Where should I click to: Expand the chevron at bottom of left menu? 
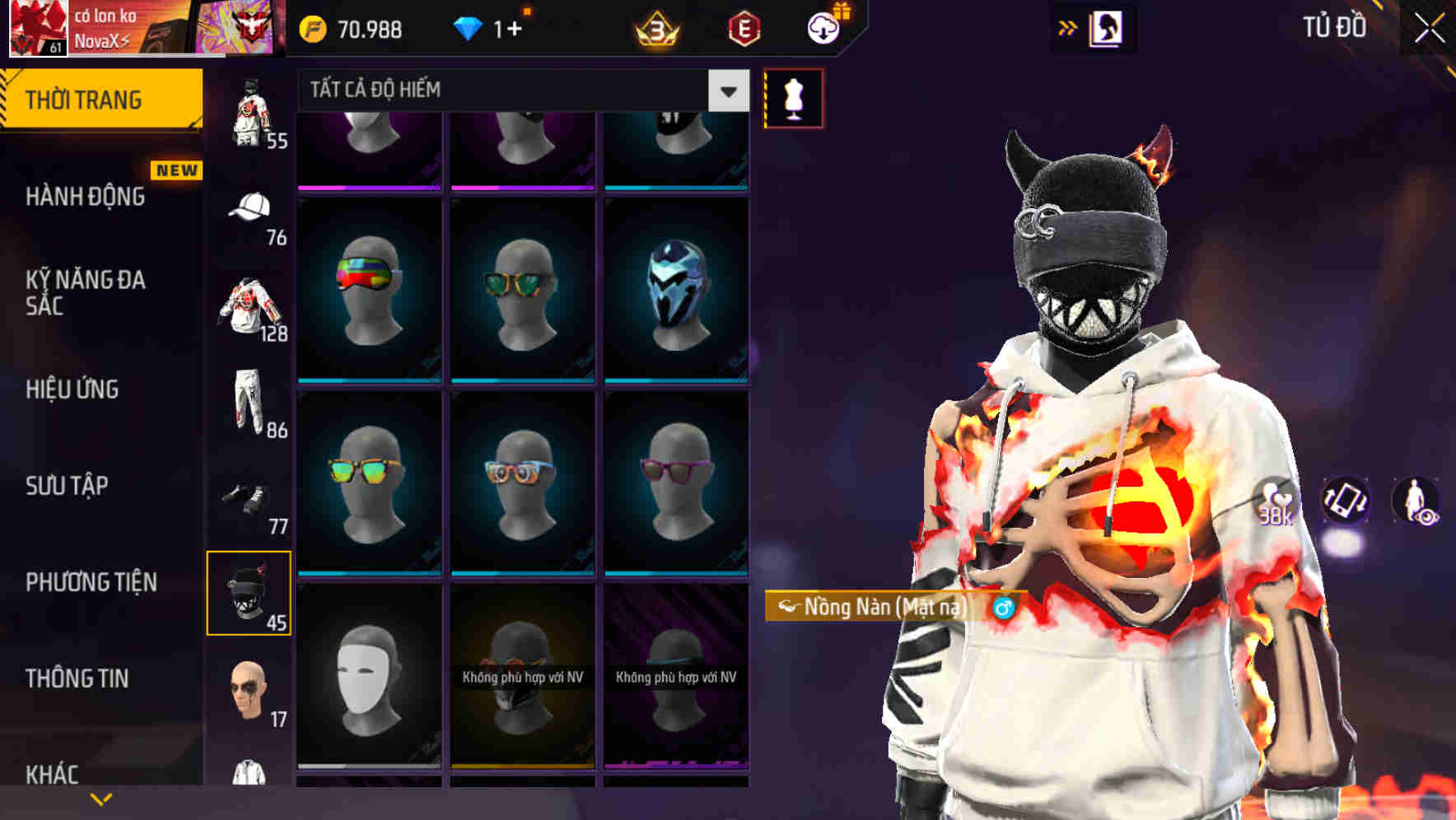click(x=100, y=799)
